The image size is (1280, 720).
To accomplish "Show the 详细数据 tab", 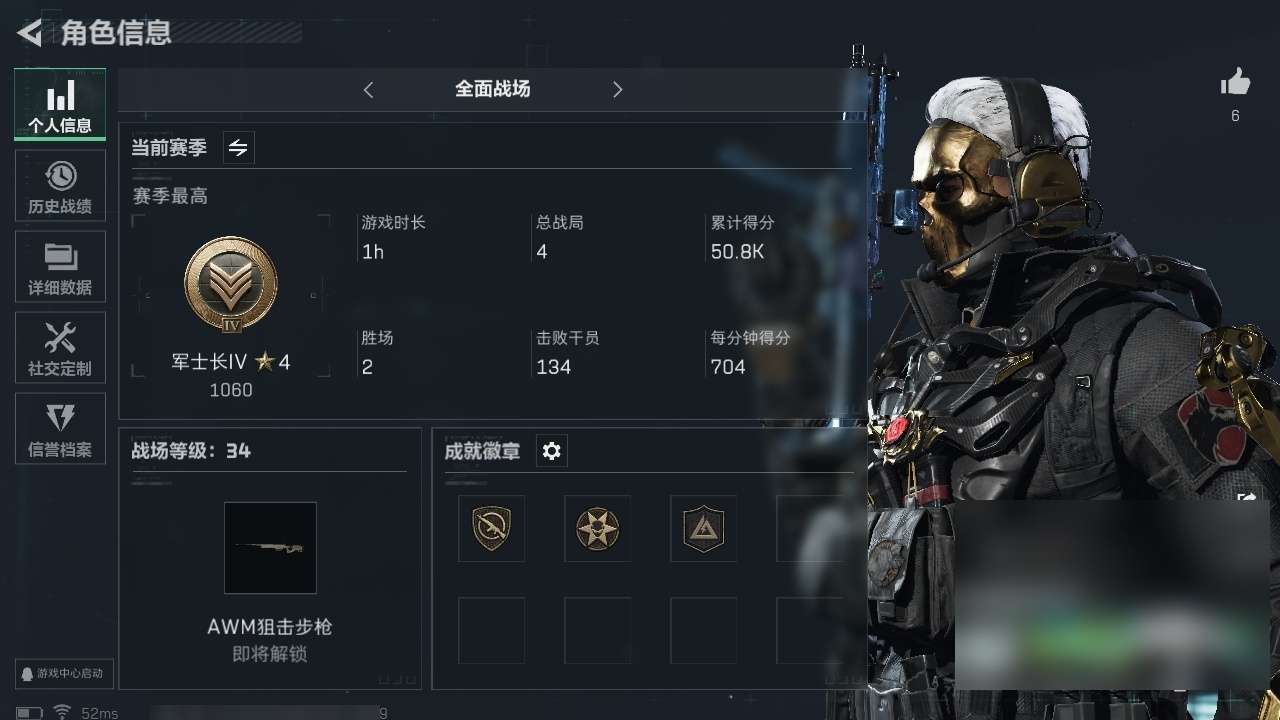I will coord(60,267).
